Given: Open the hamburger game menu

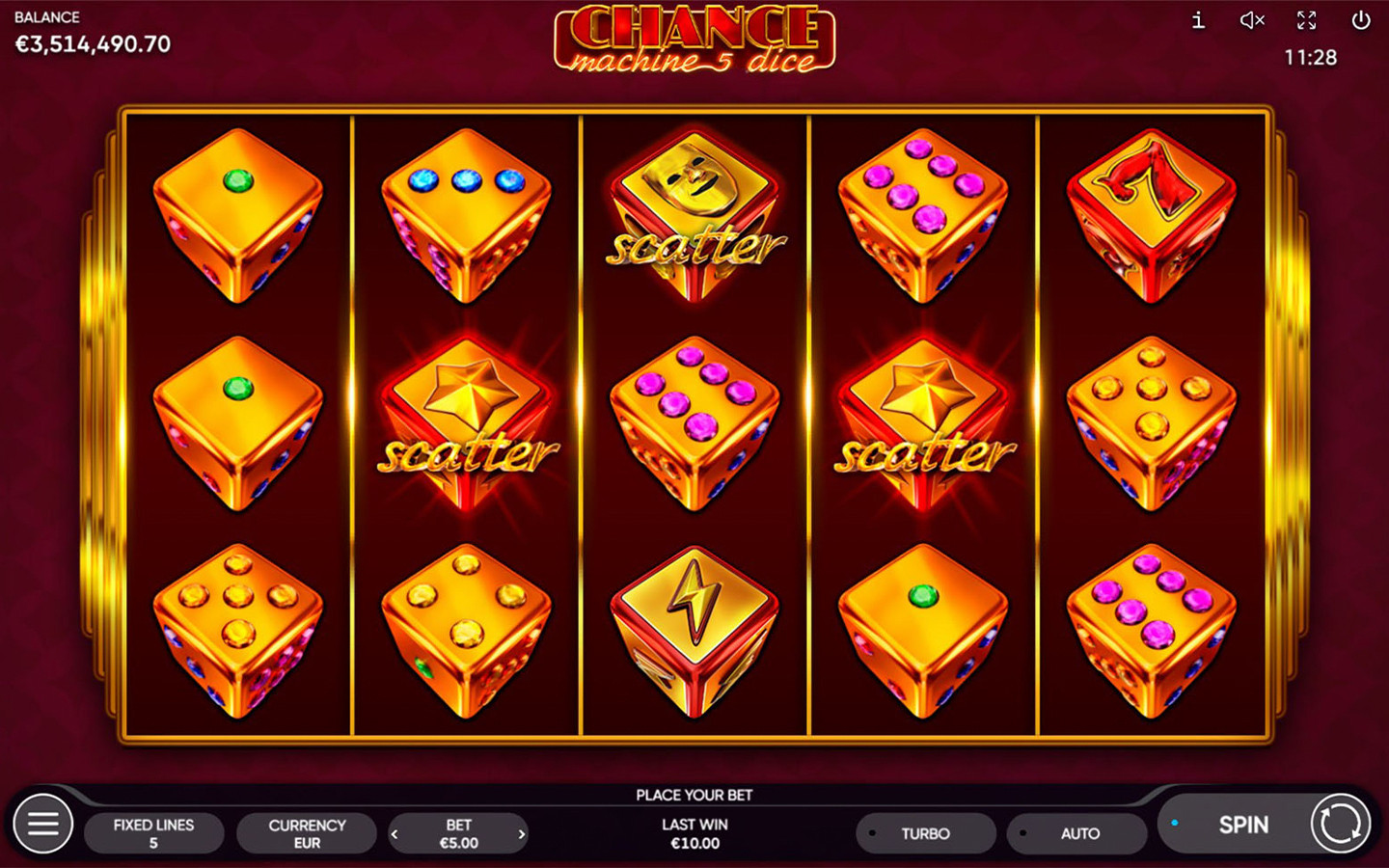Looking at the screenshot, I should tap(42, 824).
